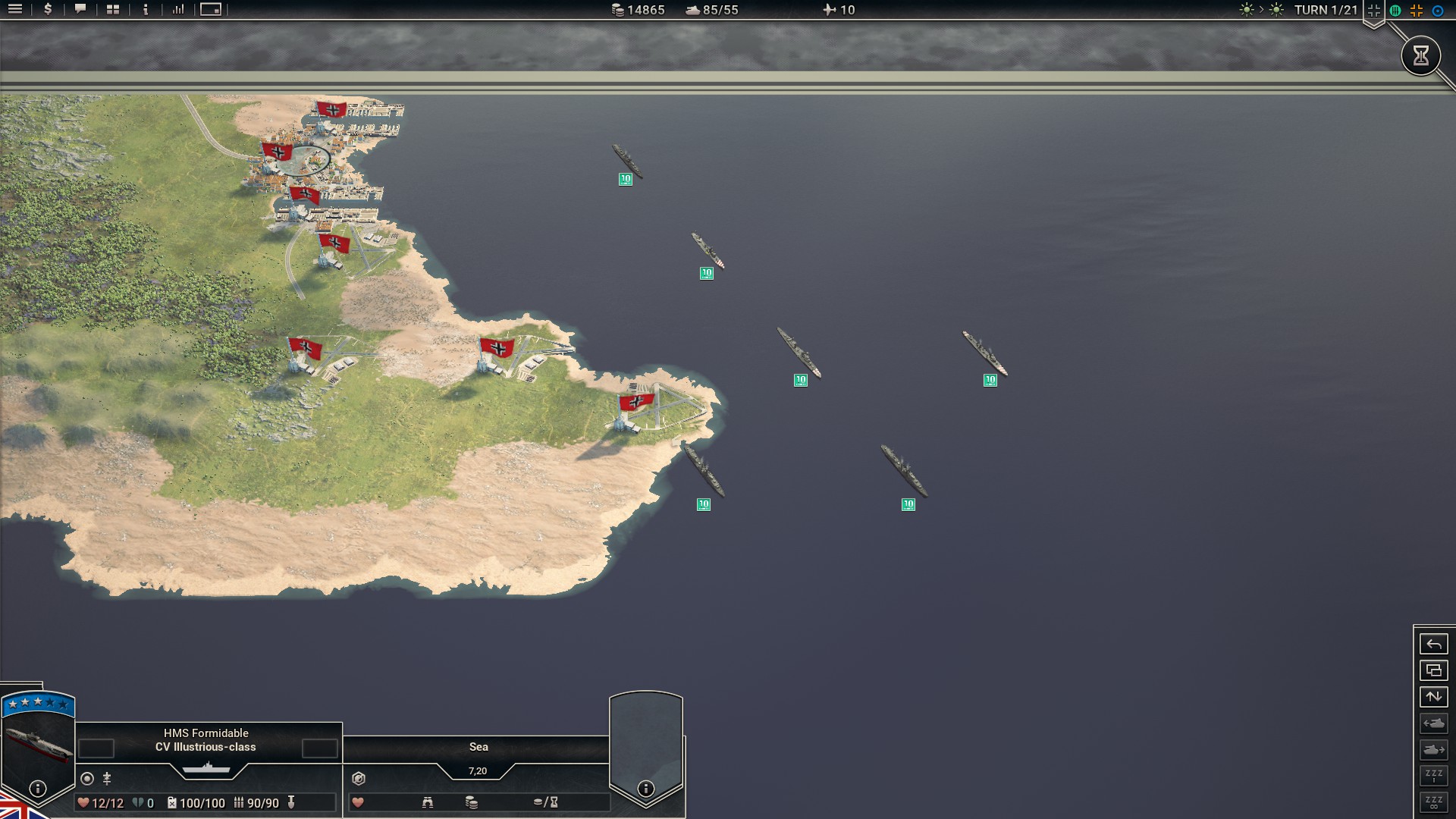Show the statistics bar chart icon

click(178, 10)
